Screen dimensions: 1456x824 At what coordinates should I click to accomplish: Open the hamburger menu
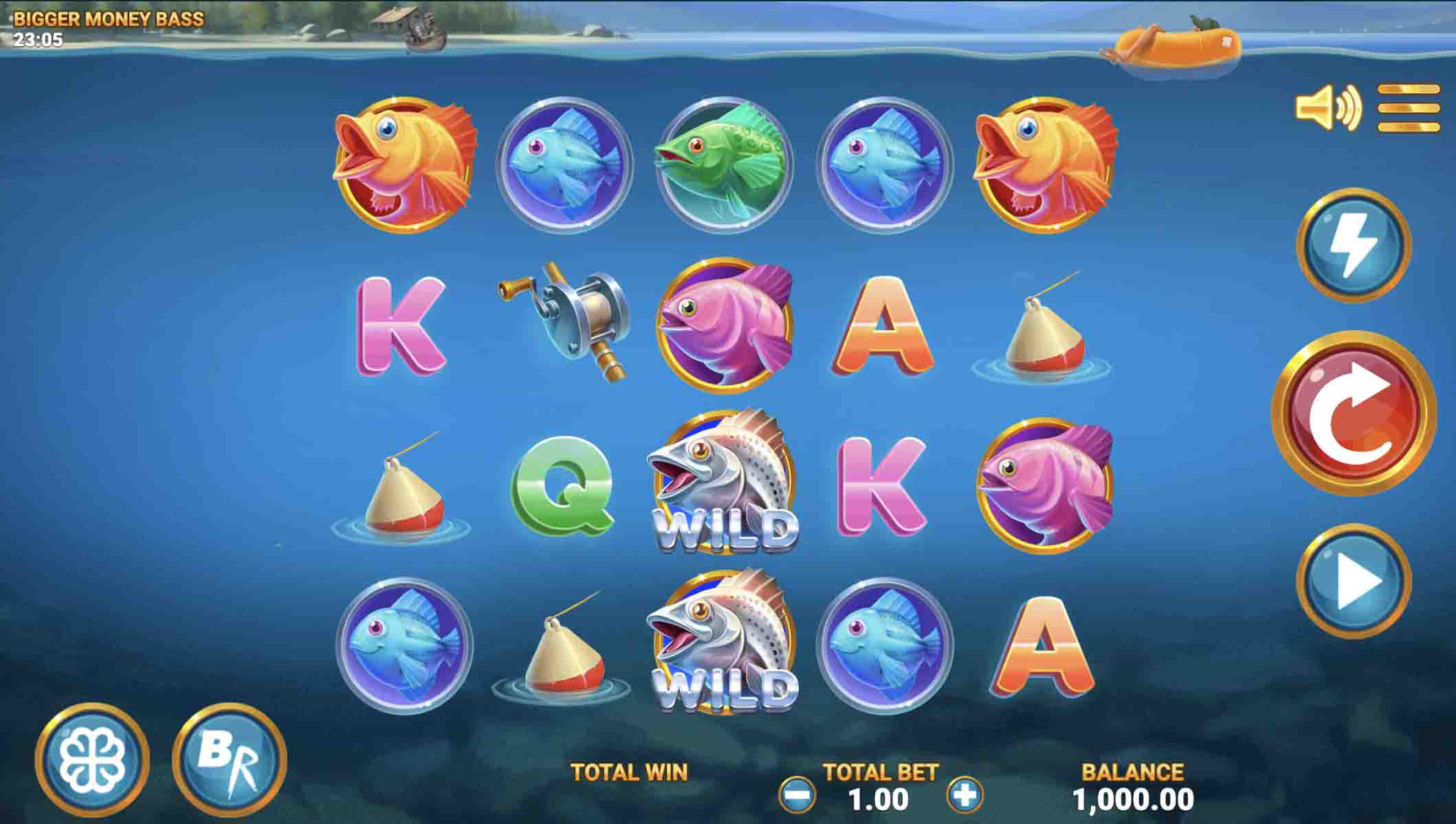point(1408,107)
